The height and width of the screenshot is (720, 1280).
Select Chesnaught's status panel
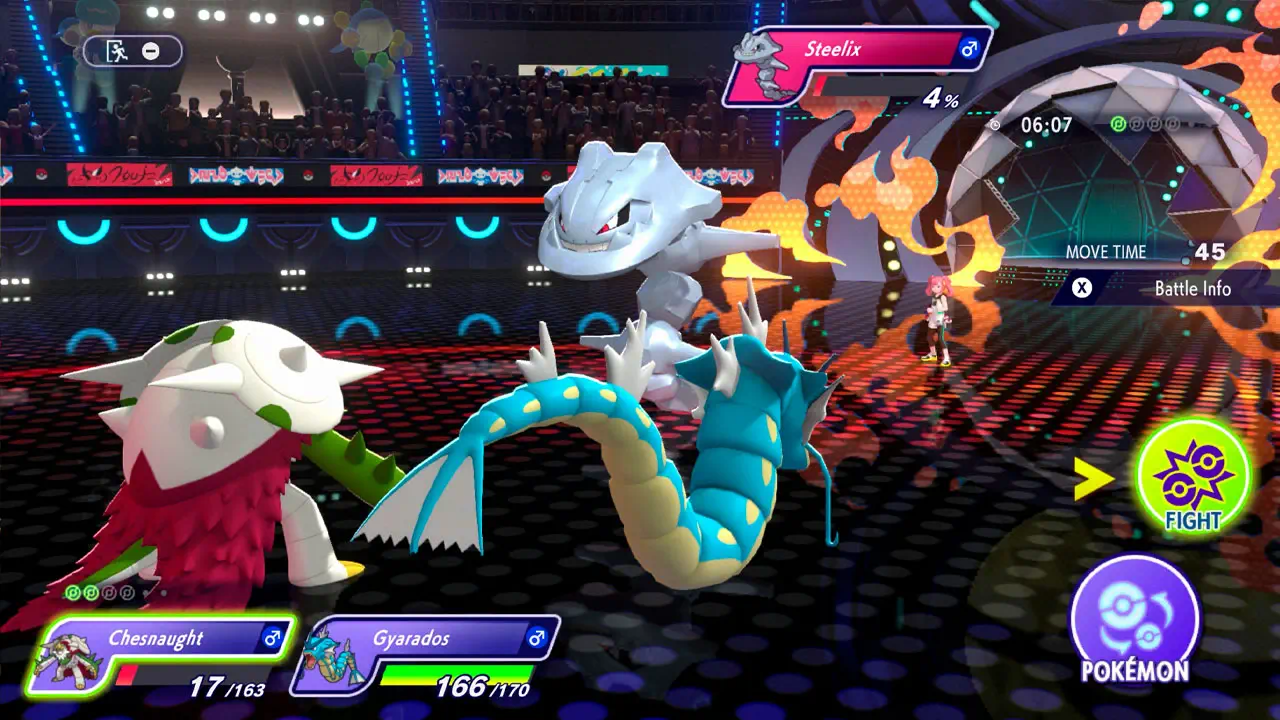pos(160,656)
